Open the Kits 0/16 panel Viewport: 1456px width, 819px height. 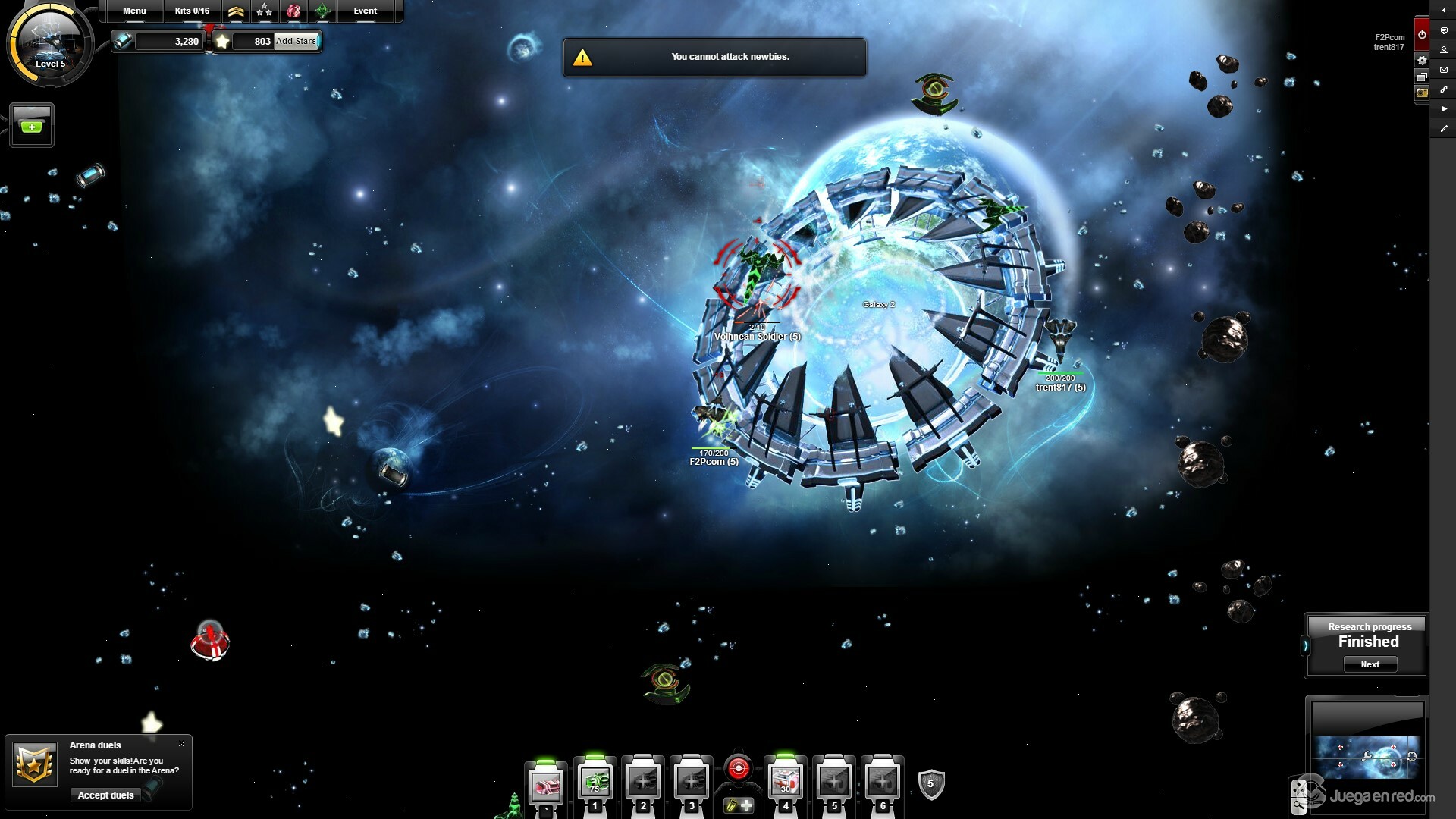tap(192, 11)
